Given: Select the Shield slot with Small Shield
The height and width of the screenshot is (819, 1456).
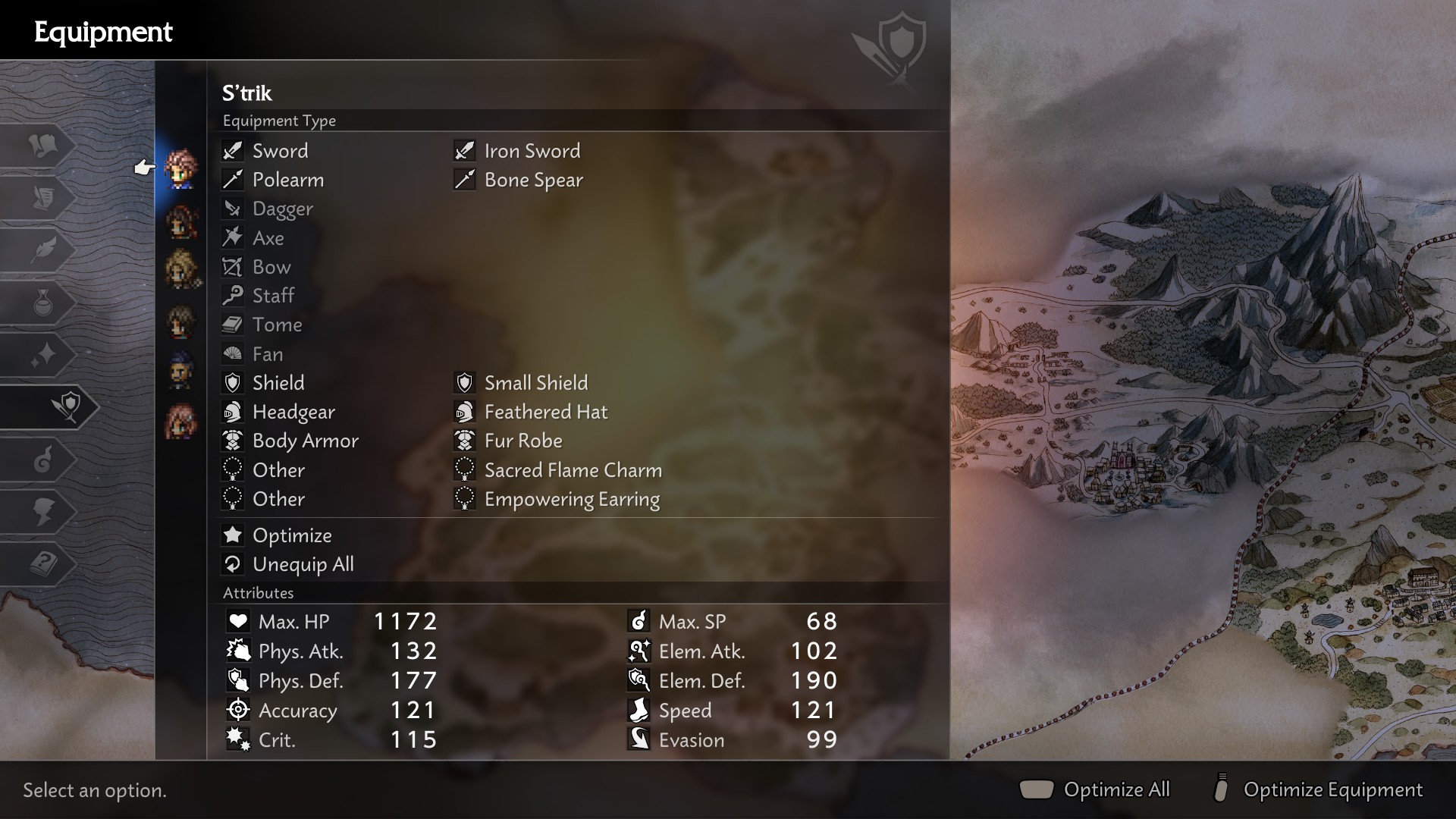Looking at the screenshot, I should point(277,383).
